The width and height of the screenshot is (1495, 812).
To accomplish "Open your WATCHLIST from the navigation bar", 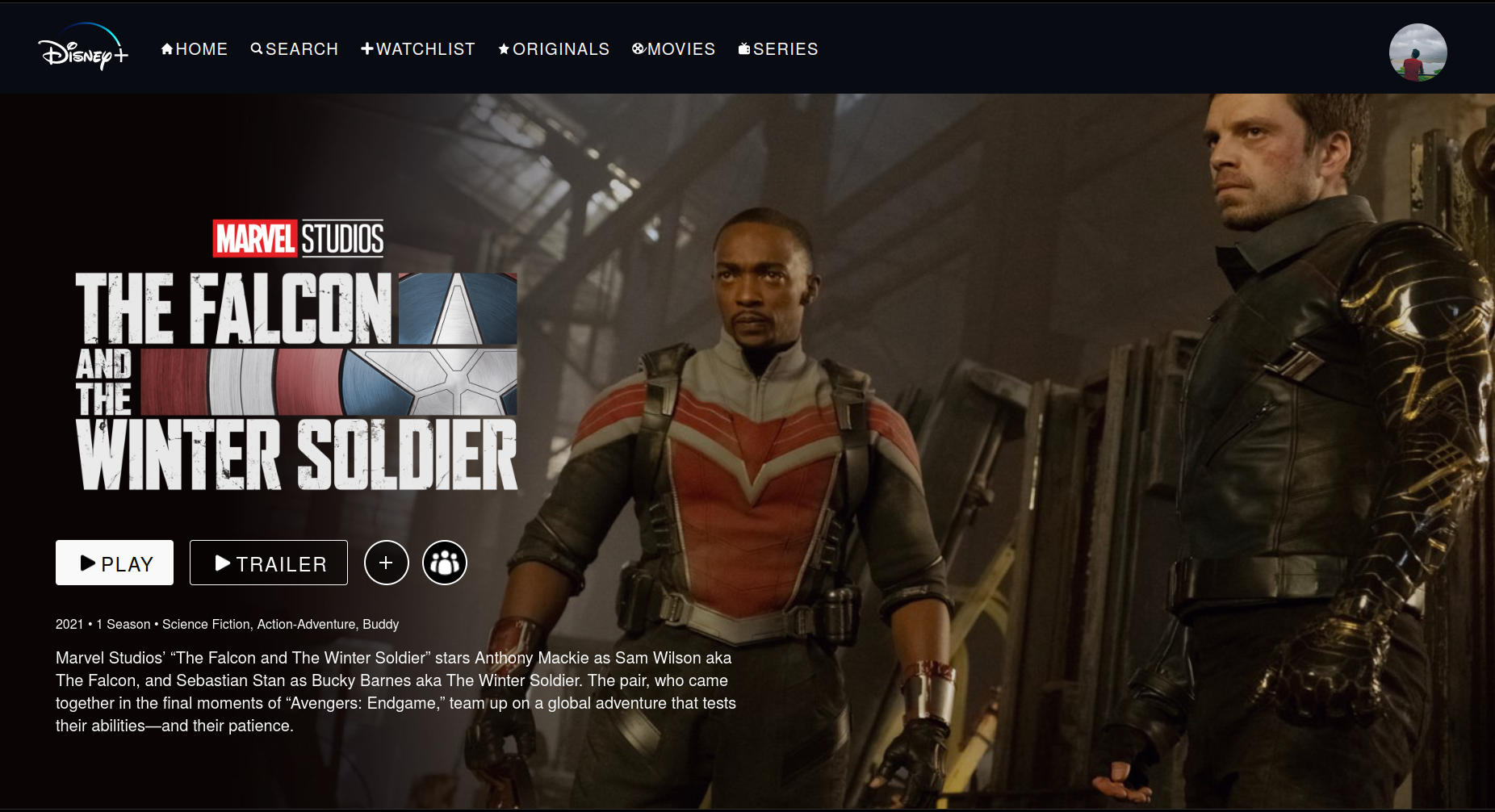I will tap(425, 48).
